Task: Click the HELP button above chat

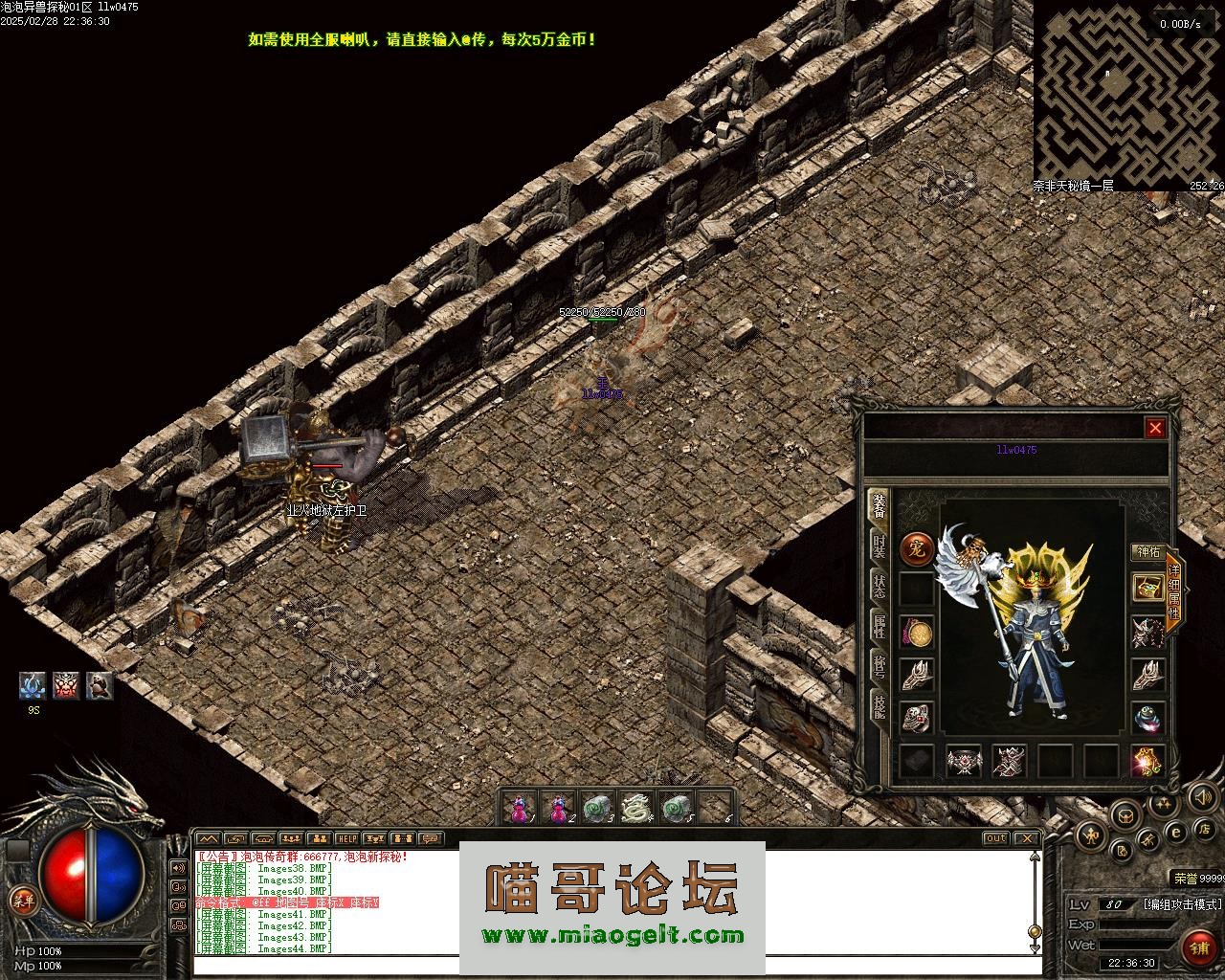Action: pyautogui.click(x=345, y=839)
